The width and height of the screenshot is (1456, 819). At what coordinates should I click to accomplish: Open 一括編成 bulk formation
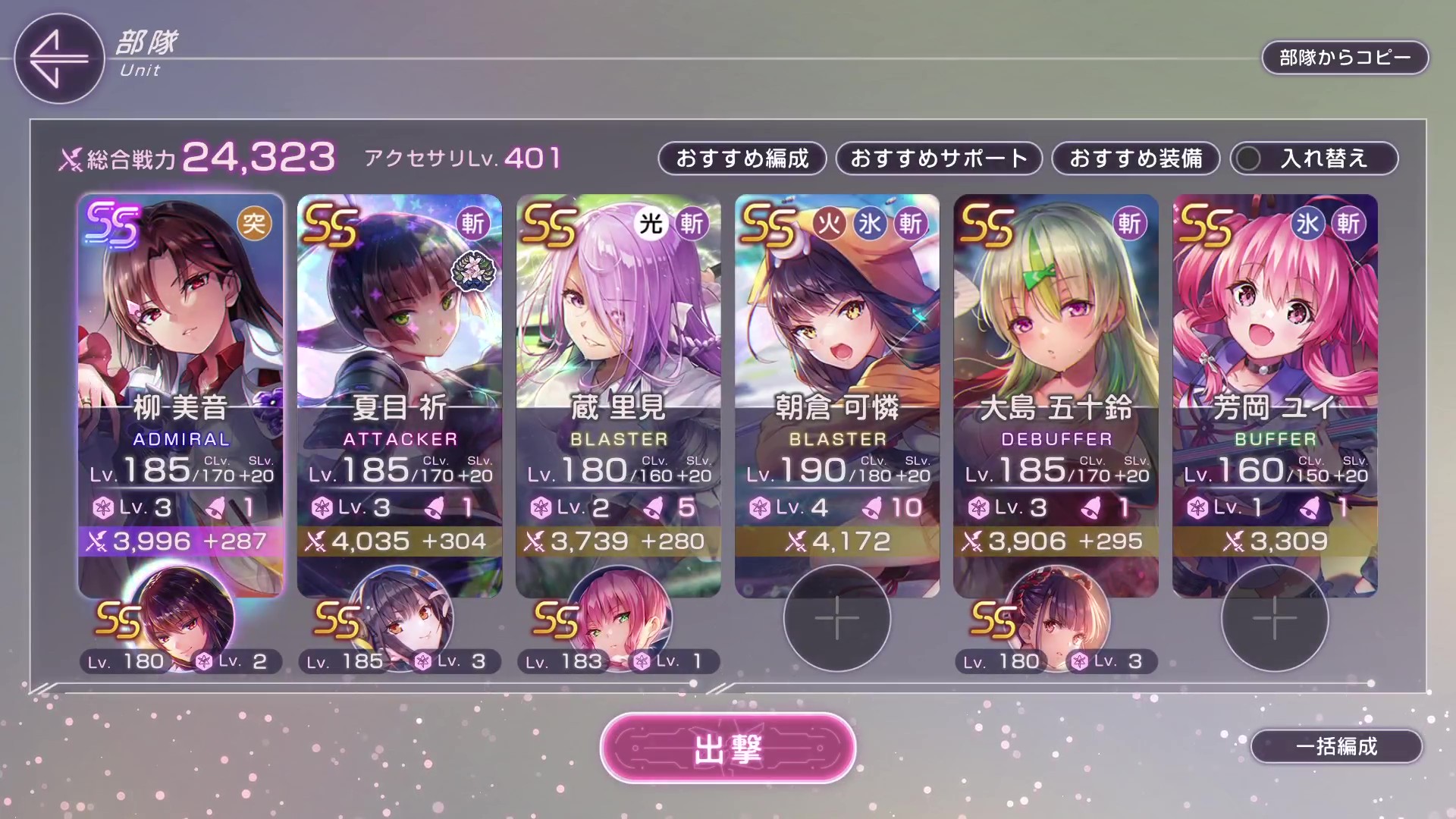tap(1336, 746)
